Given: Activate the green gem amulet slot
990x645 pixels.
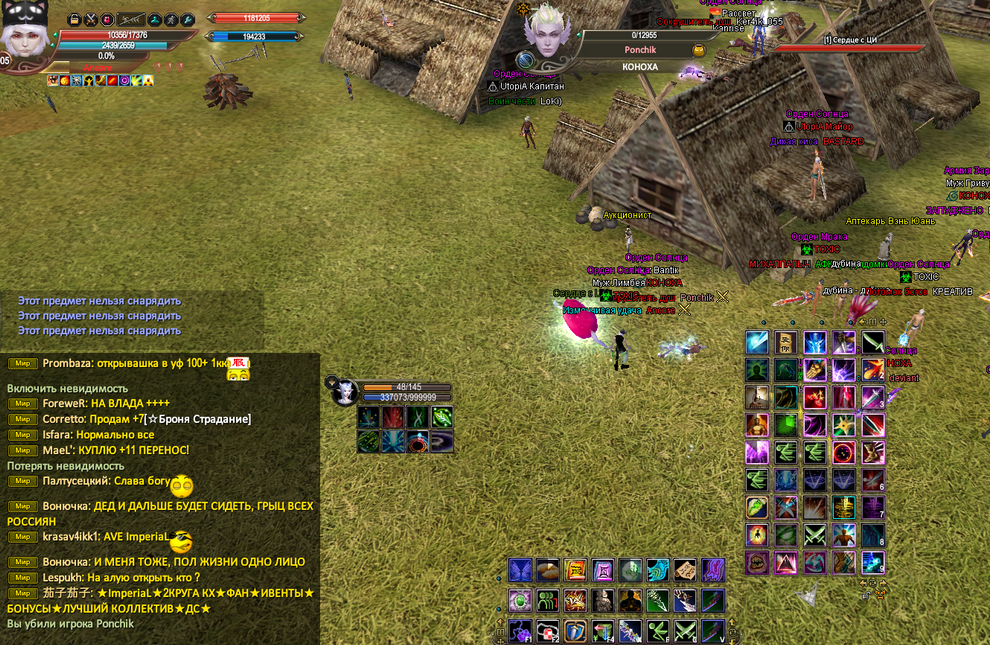Looking at the screenshot, I should point(520,601).
